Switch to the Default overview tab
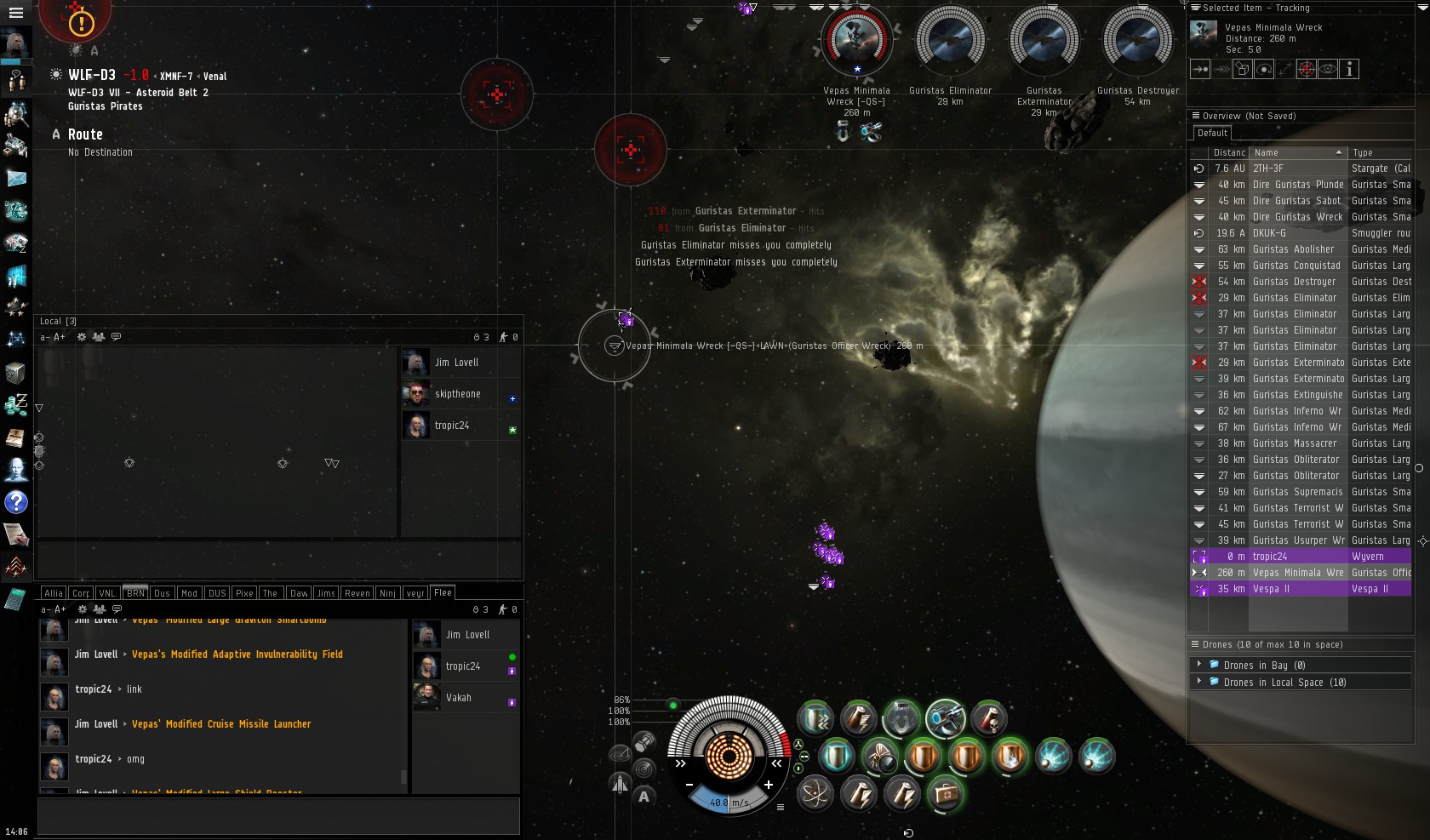Image resolution: width=1430 pixels, height=840 pixels. point(1212,133)
